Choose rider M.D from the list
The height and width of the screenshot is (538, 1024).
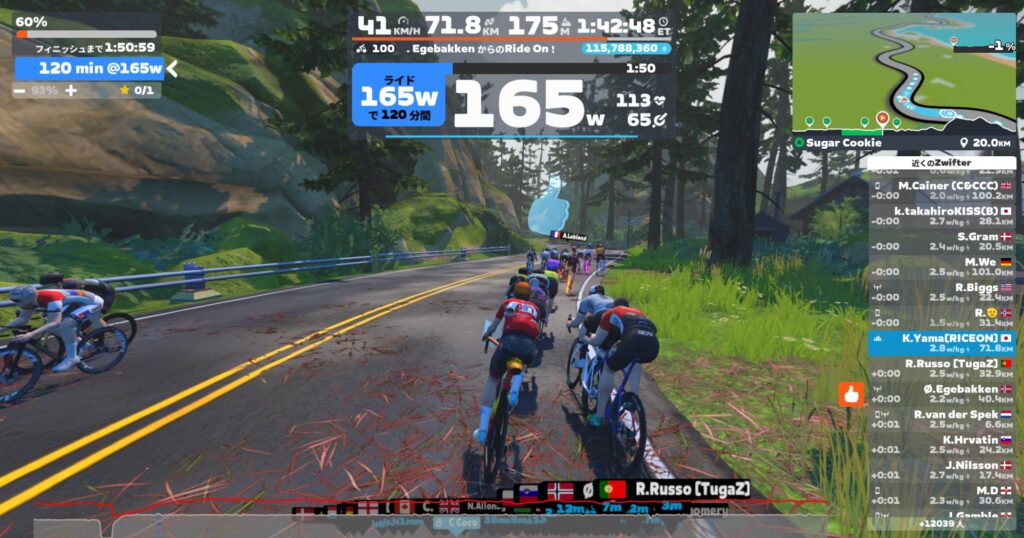click(942, 495)
